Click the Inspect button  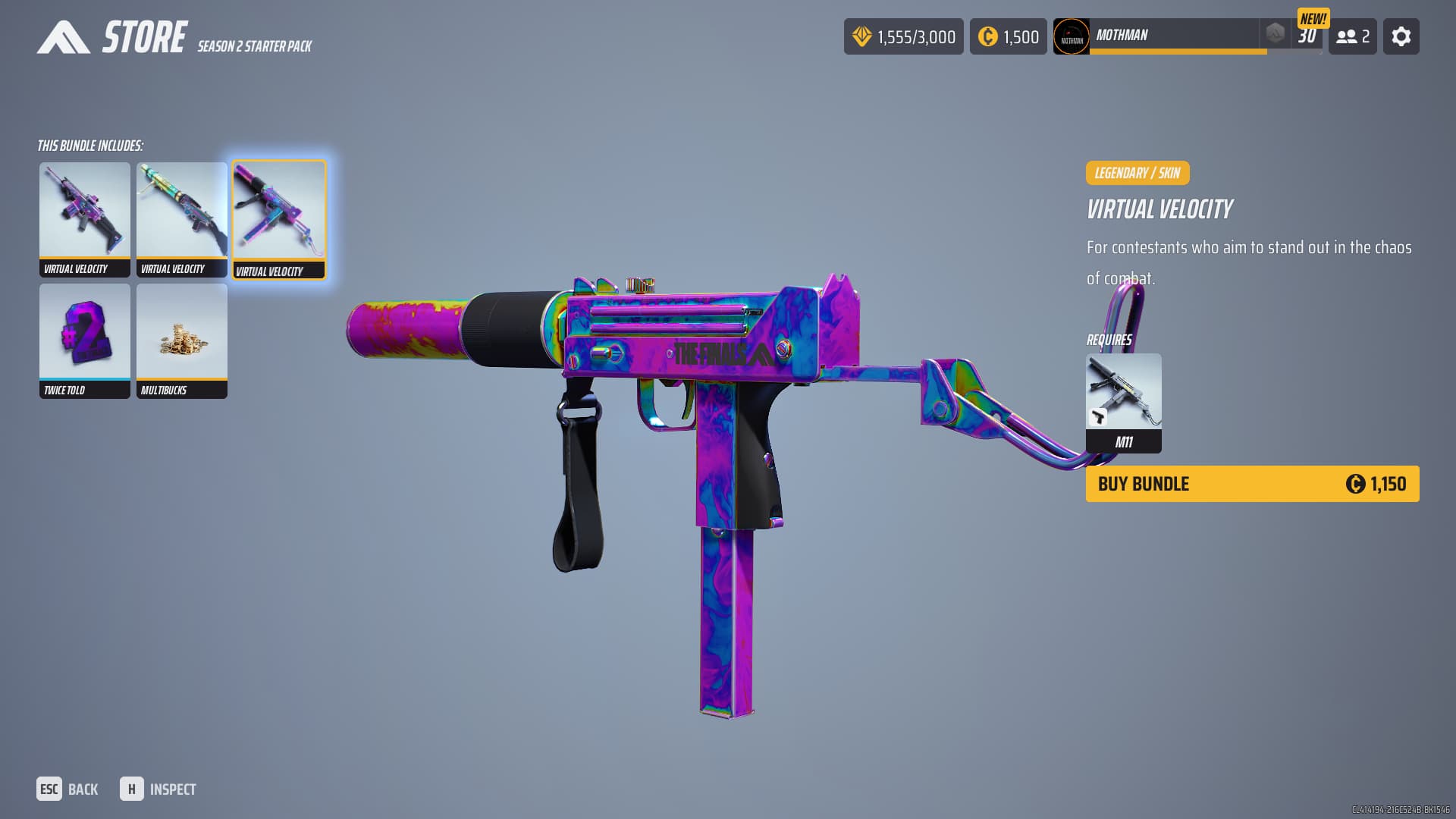pos(158,789)
